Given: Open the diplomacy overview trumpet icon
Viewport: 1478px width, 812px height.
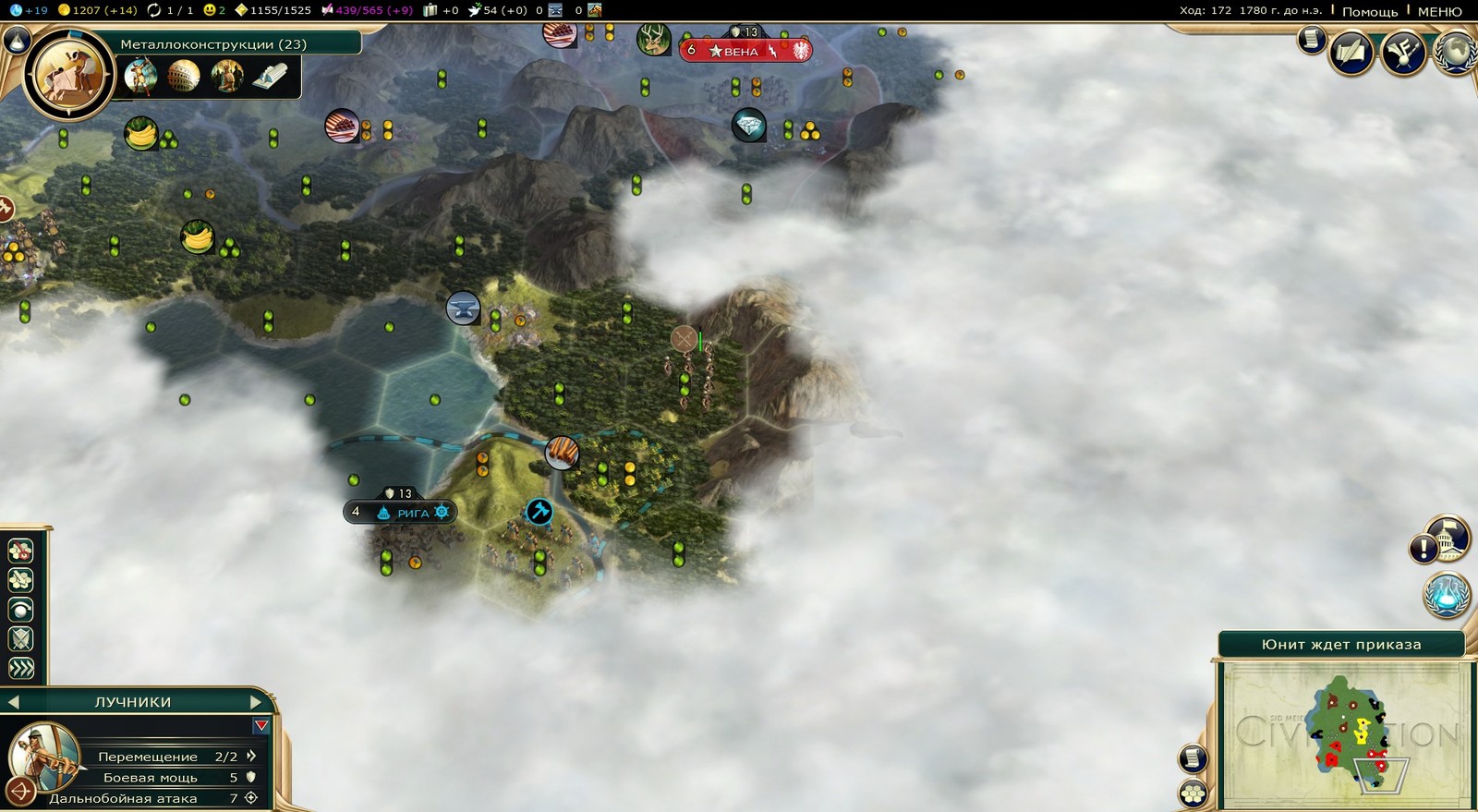Looking at the screenshot, I should coord(1403,53).
